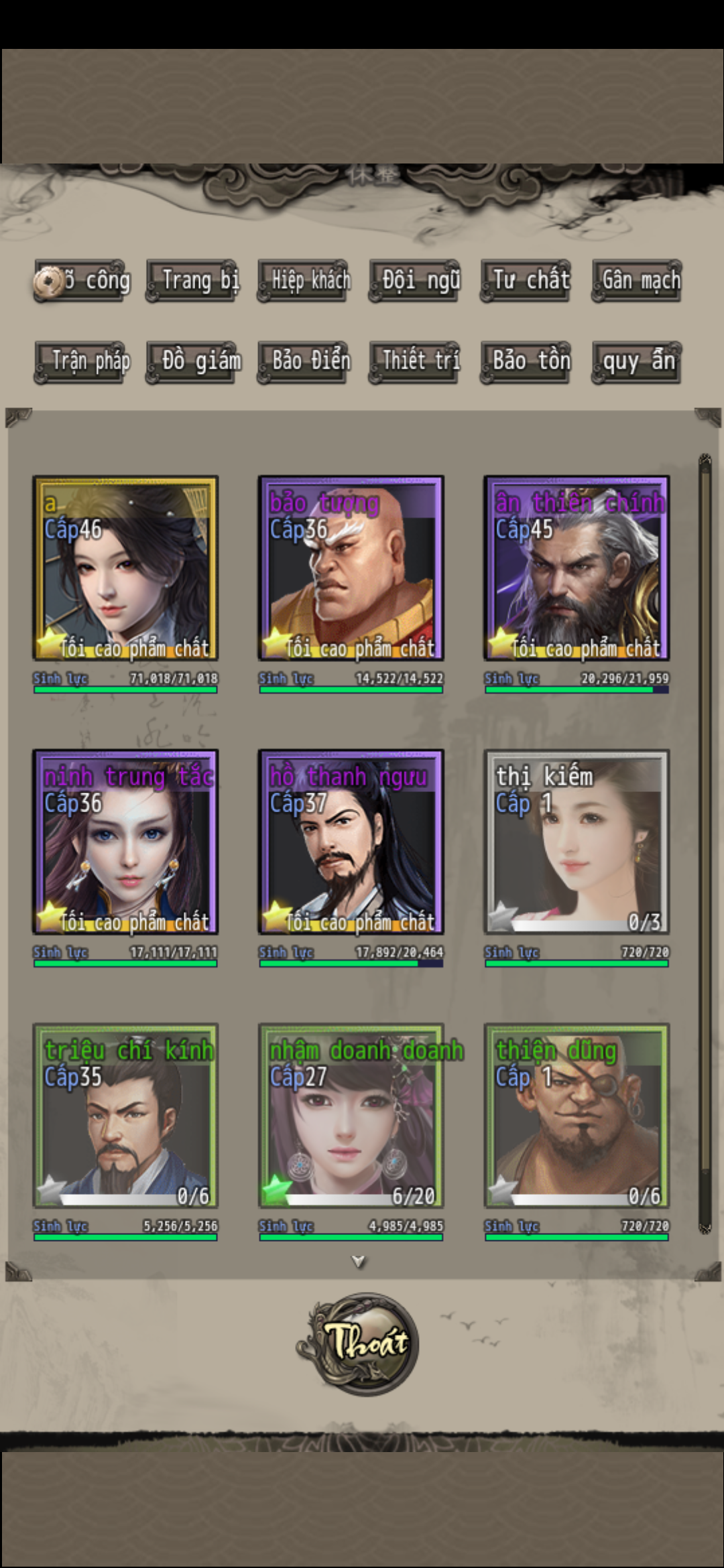724x1568 pixels.
Task: Pick the ninh trung tắc hero card
Action: coord(125,842)
